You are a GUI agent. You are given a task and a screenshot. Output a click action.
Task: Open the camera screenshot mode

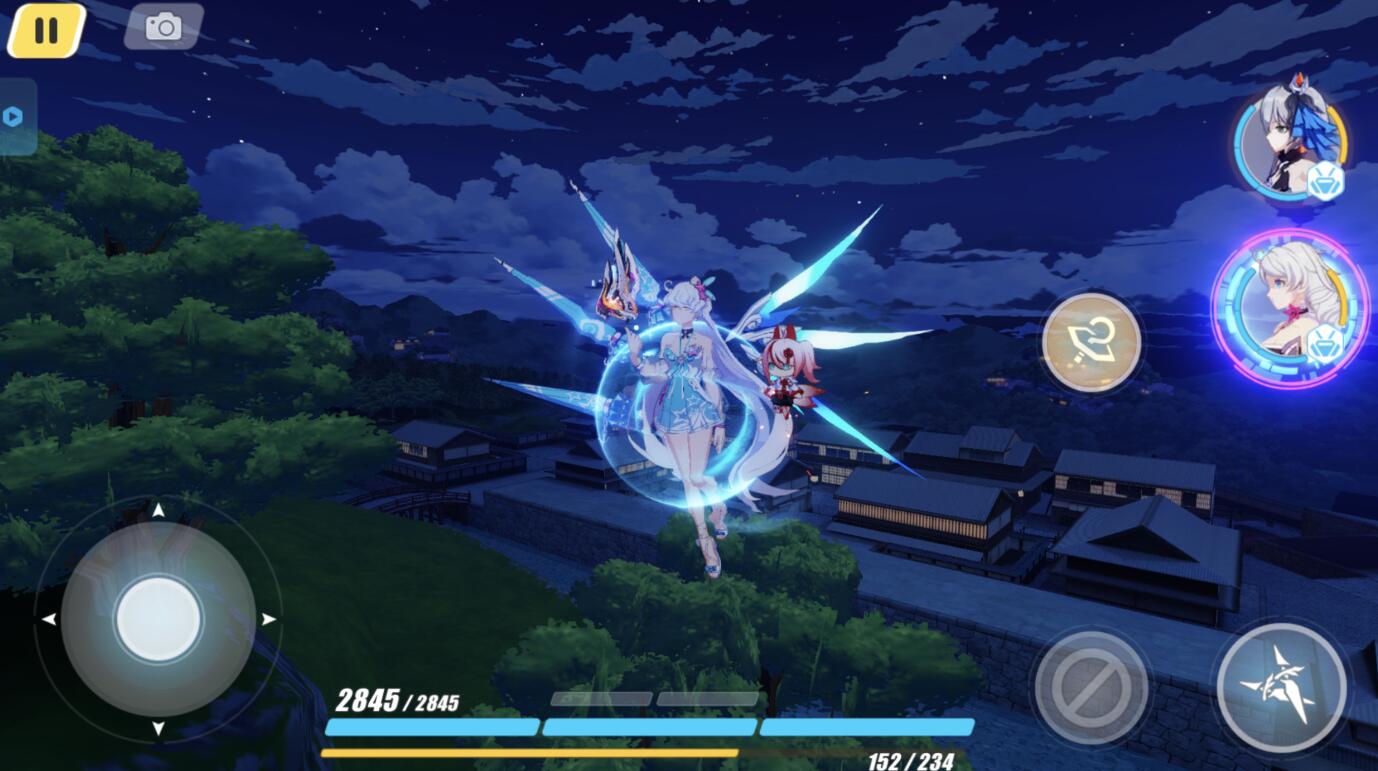[164, 27]
